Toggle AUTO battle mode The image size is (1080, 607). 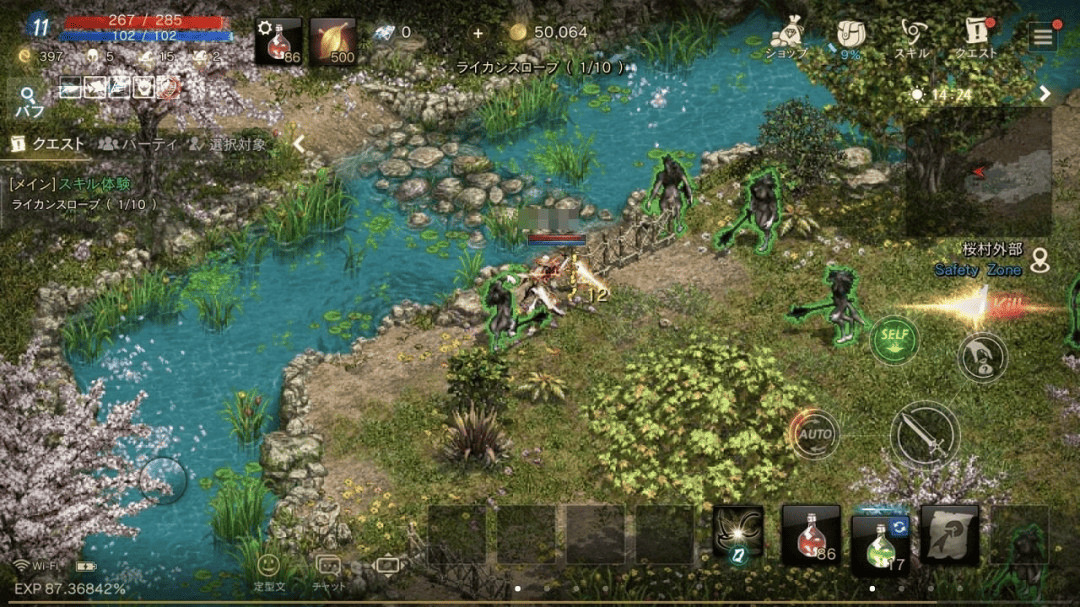(x=814, y=435)
